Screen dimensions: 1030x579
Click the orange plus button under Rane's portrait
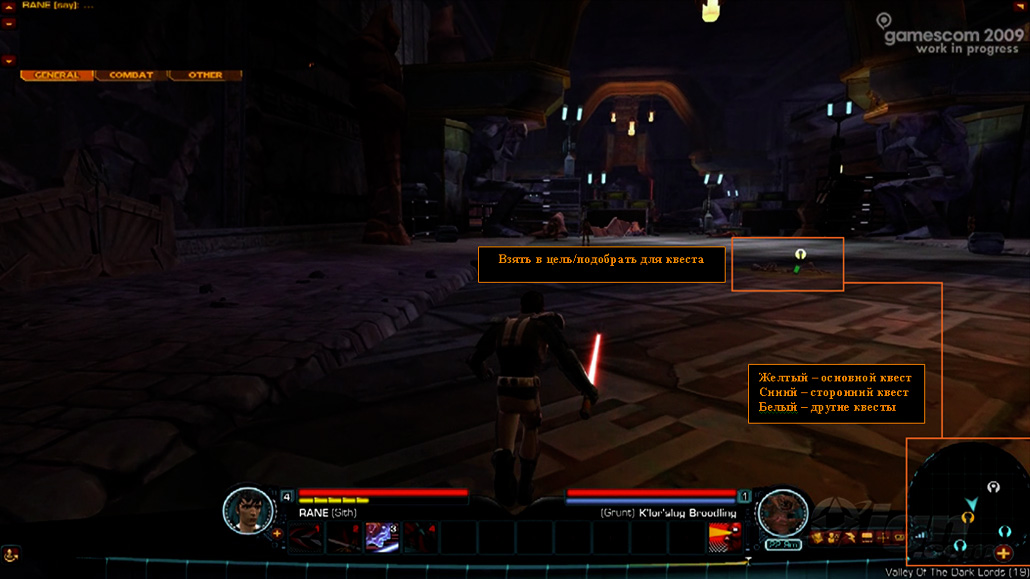277,533
